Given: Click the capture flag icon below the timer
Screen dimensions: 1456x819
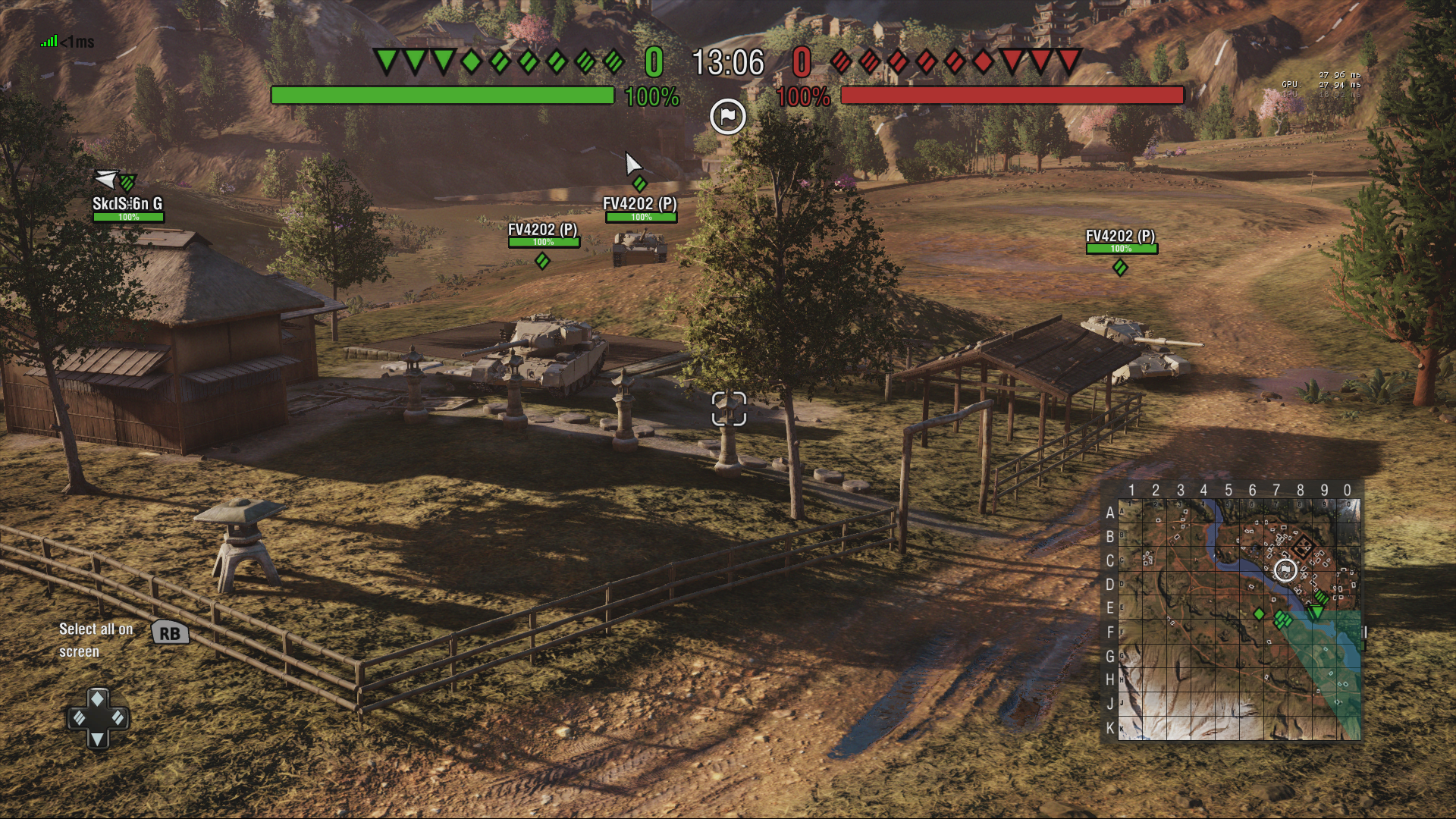Looking at the screenshot, I should [x=727, y=116].
